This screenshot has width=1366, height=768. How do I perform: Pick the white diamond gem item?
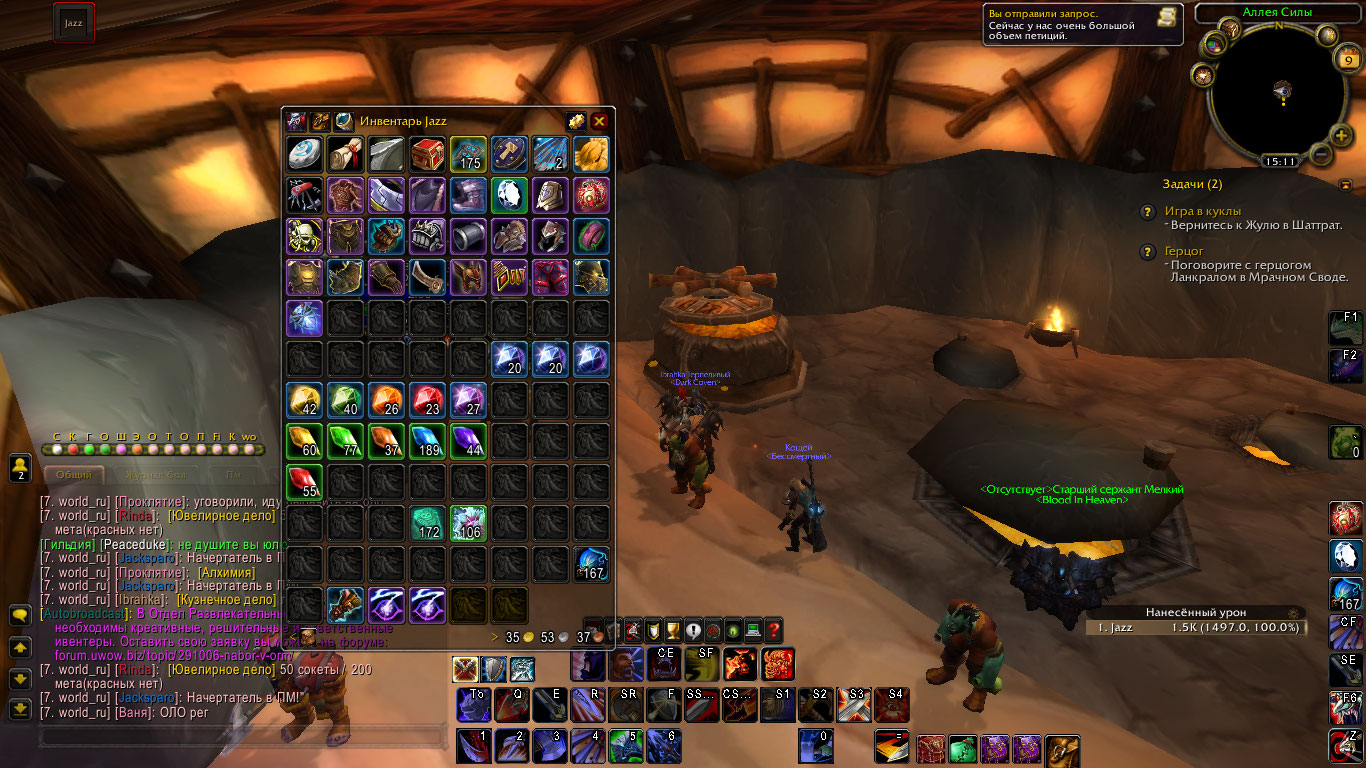509,194
